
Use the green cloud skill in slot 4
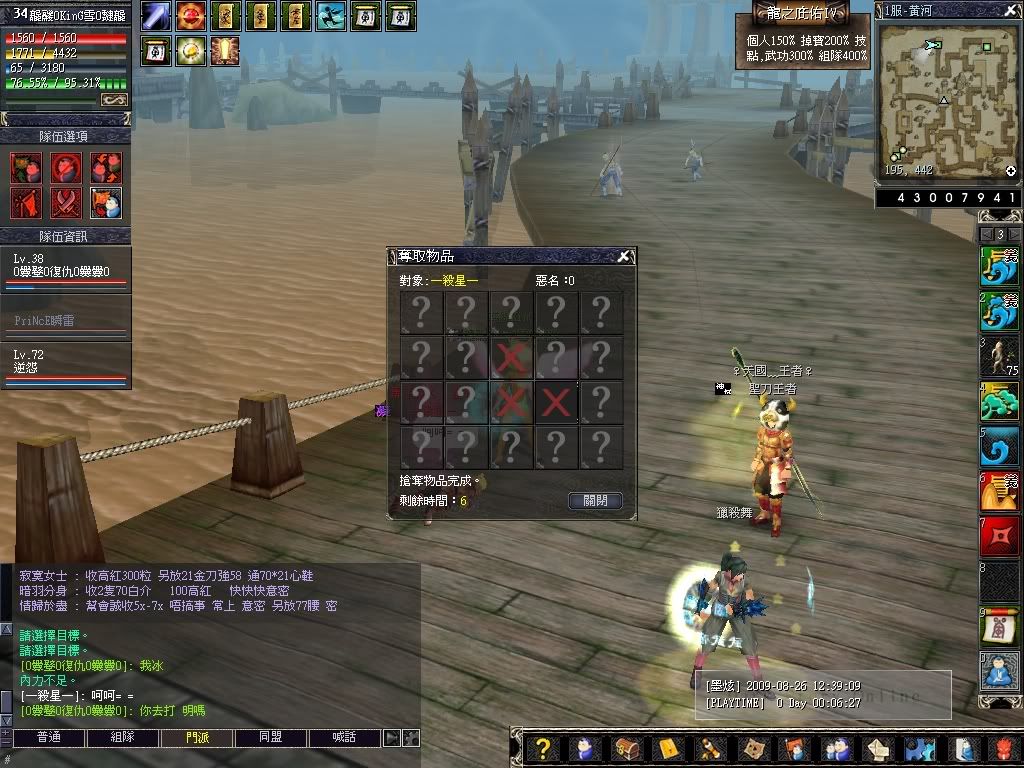[999, 401]
